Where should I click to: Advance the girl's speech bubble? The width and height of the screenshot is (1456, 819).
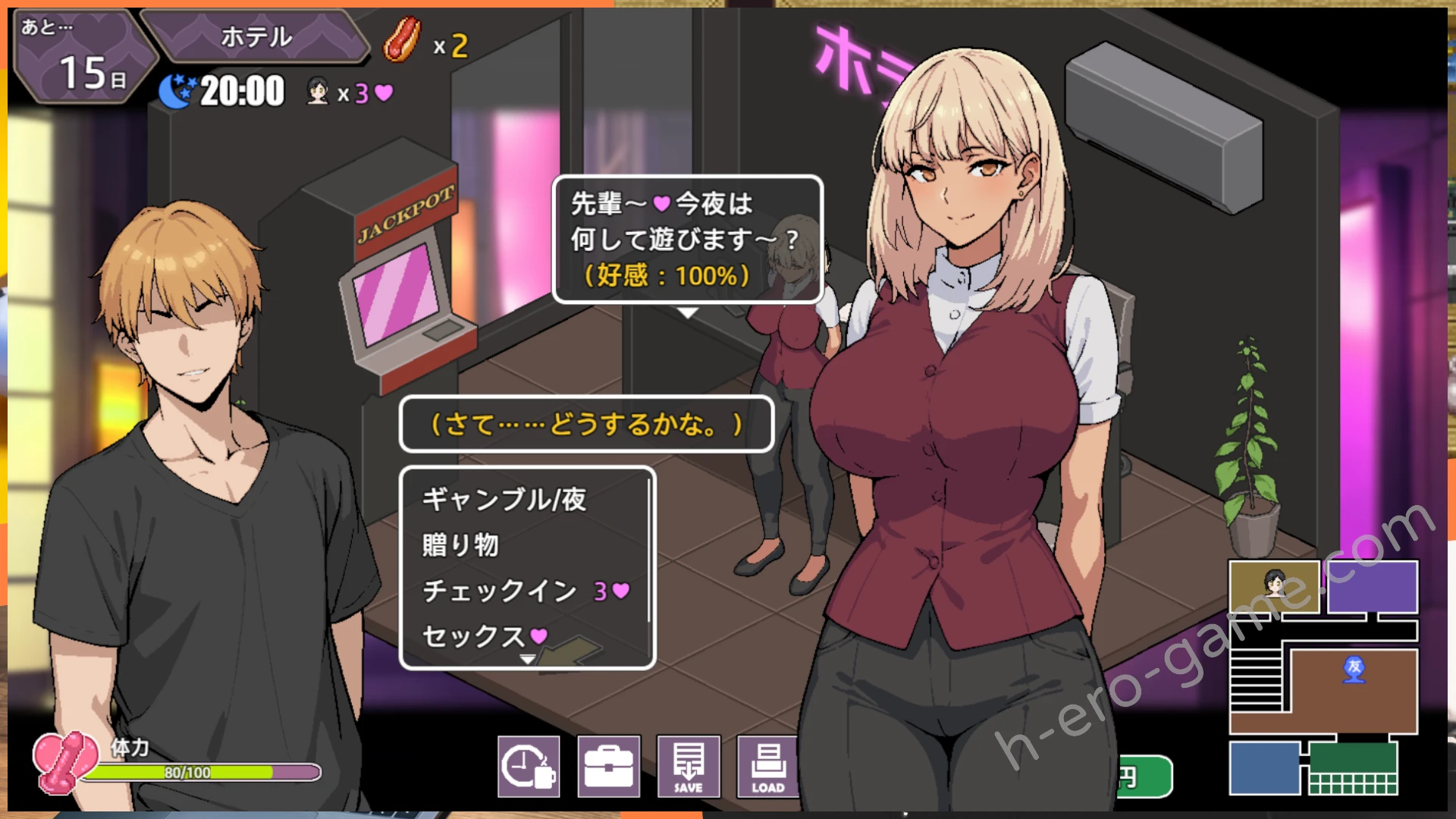click(x=687, y=312)
